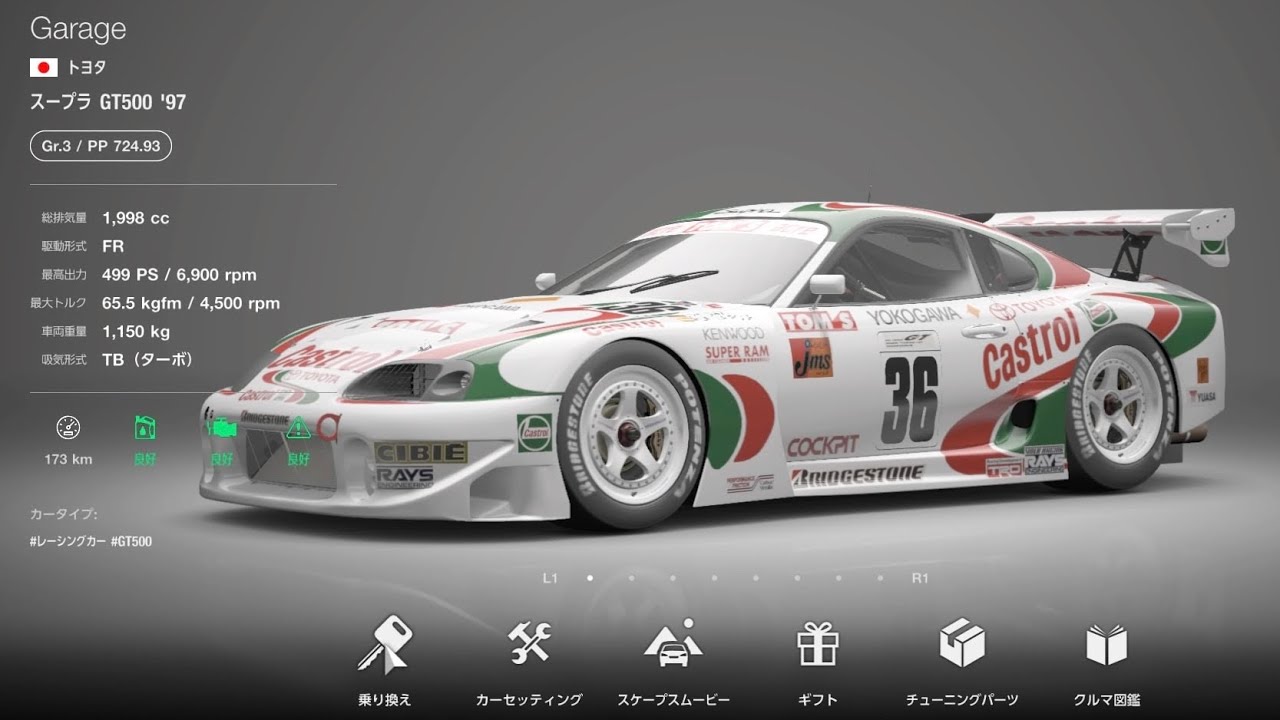This screenshot has height=720, width=1280.
Task: Check the green engine condition icon
Action: coord(221,429)
